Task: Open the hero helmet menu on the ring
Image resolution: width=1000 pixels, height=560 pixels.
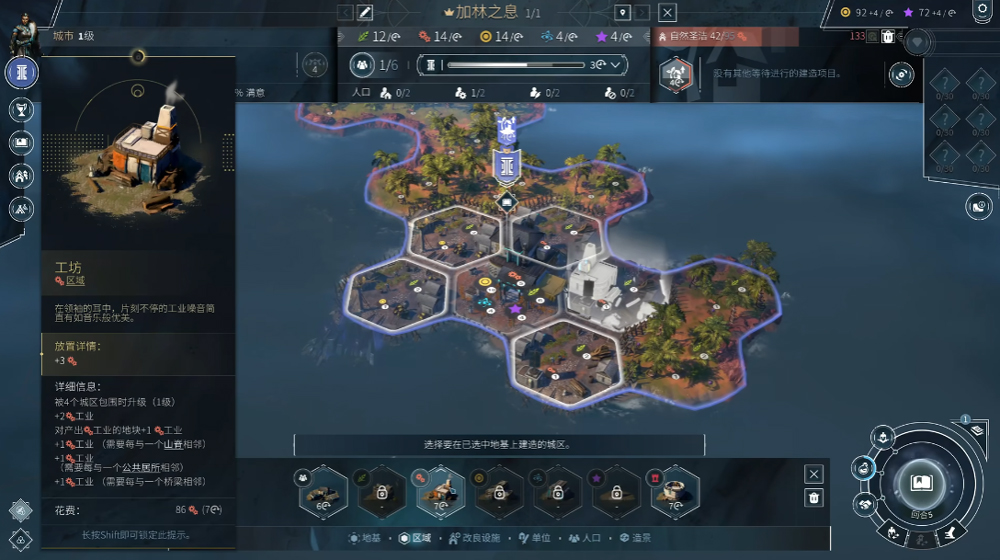Action: (x=883, y=436)
